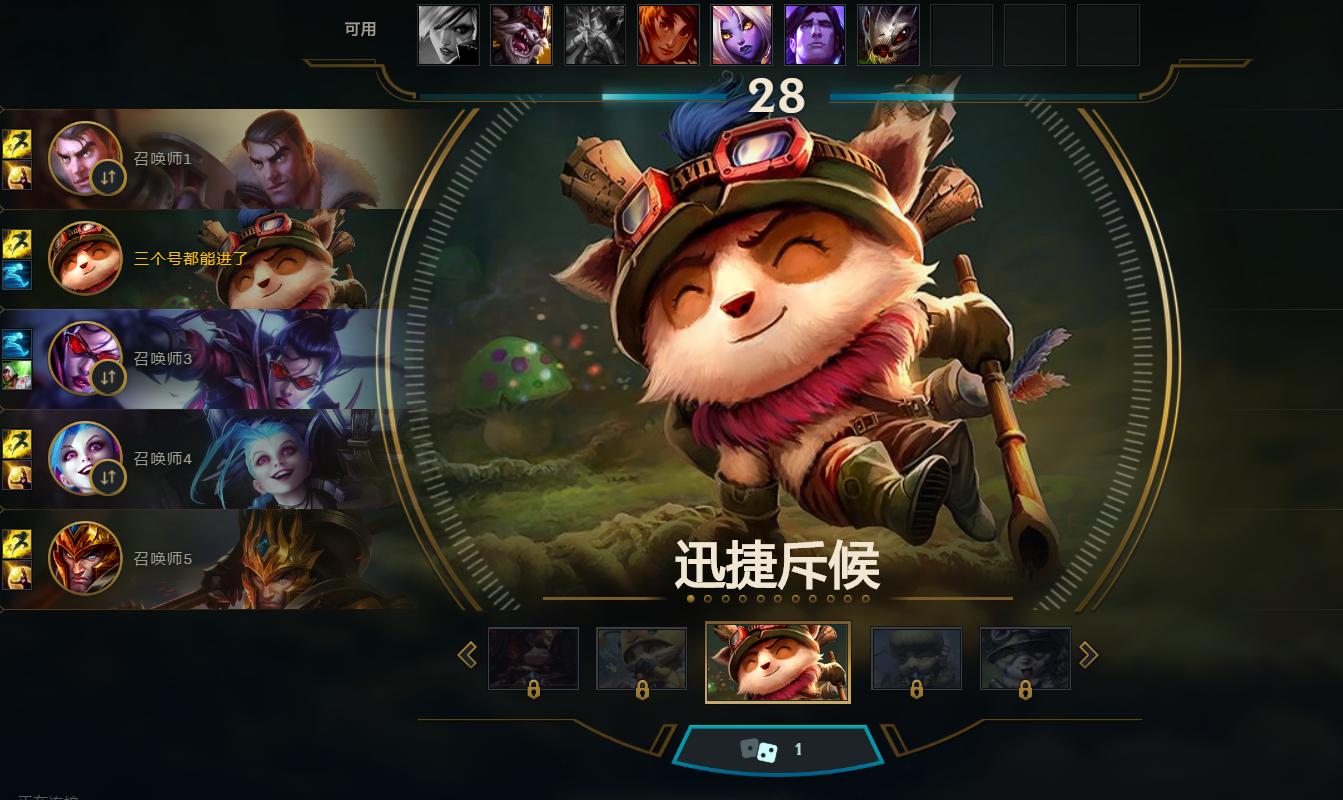Grab Twitch from the available champions
Image resolution: width=1343 pixels, height=800 pixels.
pos(888,34)
